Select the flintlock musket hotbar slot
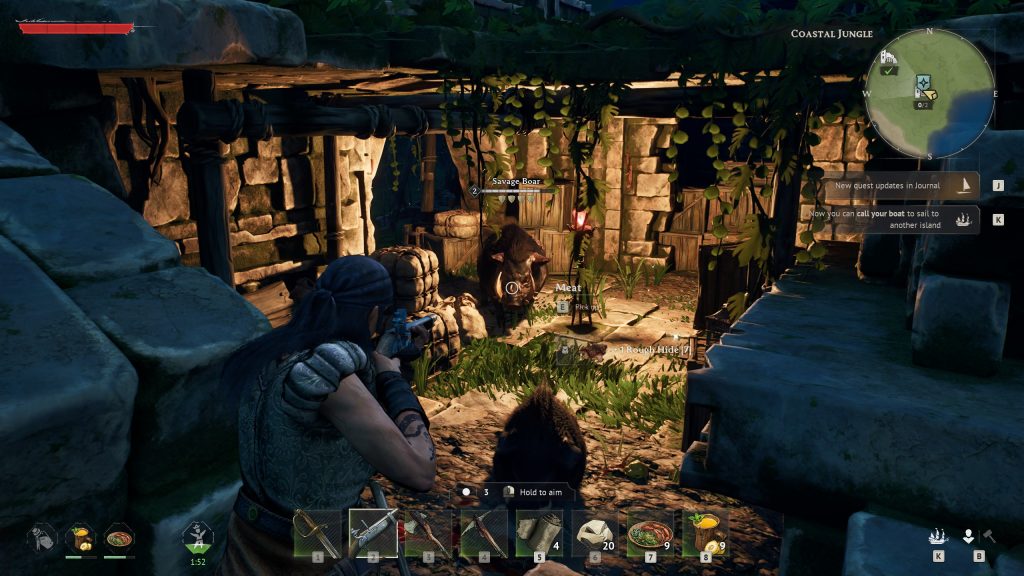1024x576 pixels. coord(372,532)
